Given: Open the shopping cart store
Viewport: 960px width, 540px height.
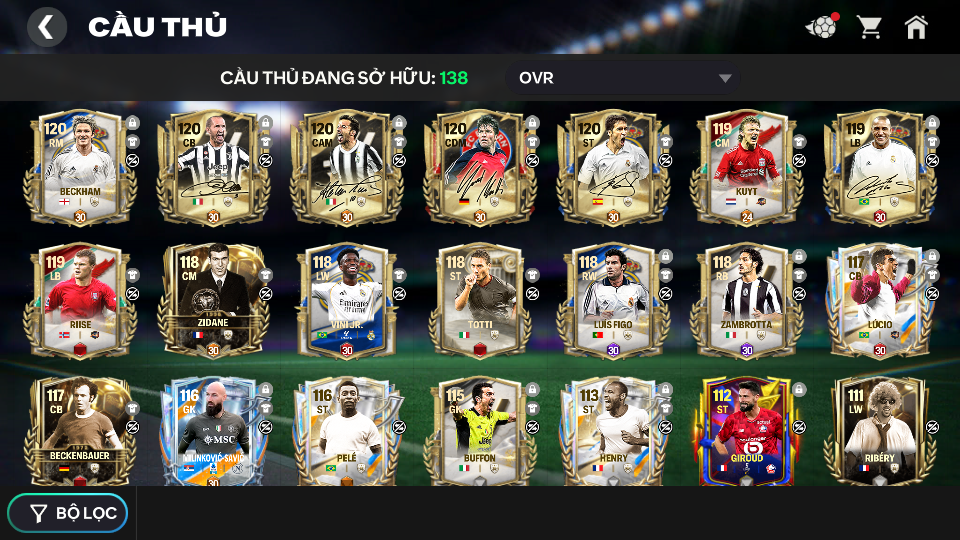Looking at the screenshot, I should [x=869, y=27].
